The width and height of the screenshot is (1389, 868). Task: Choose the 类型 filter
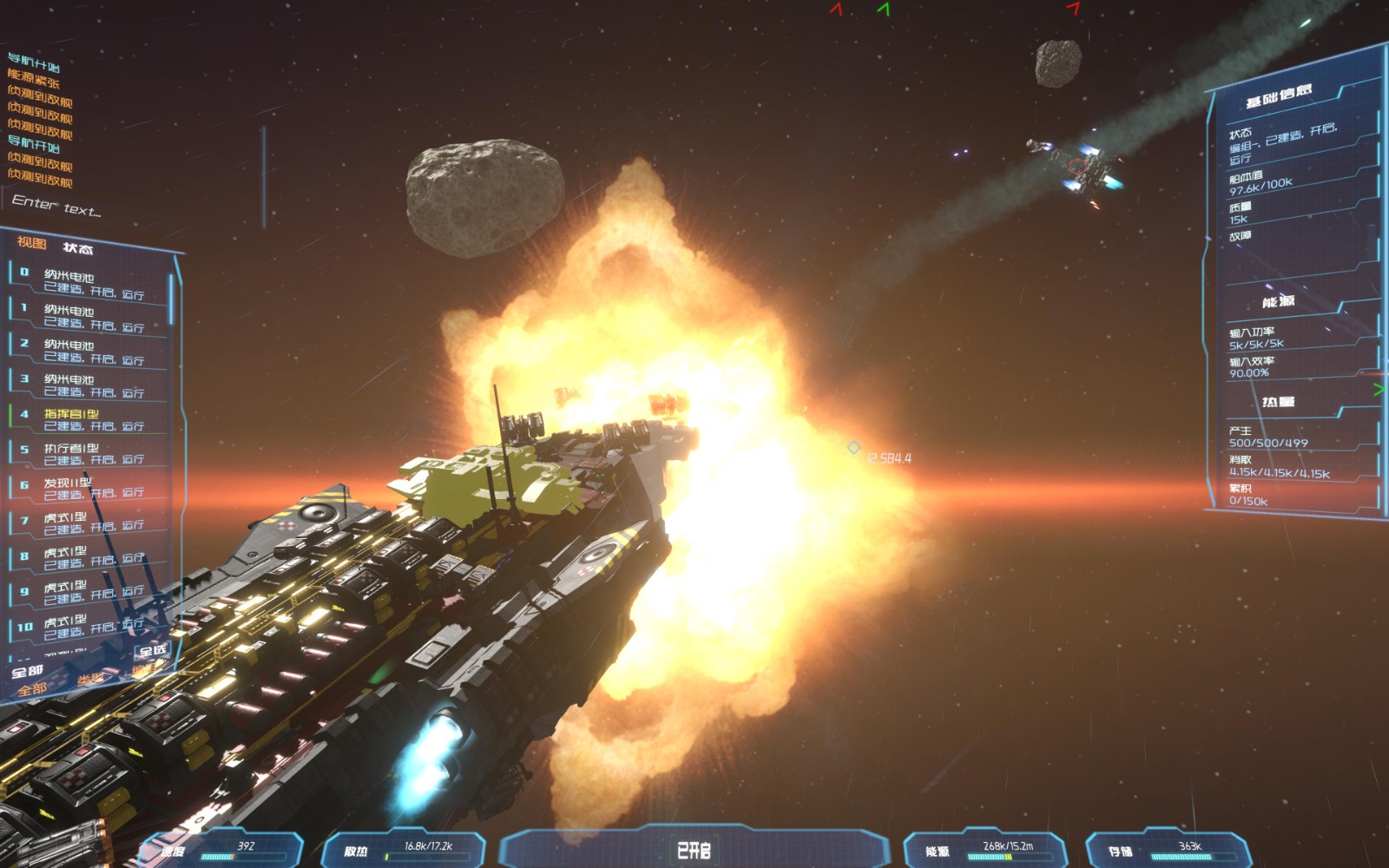tap(90, 679)
